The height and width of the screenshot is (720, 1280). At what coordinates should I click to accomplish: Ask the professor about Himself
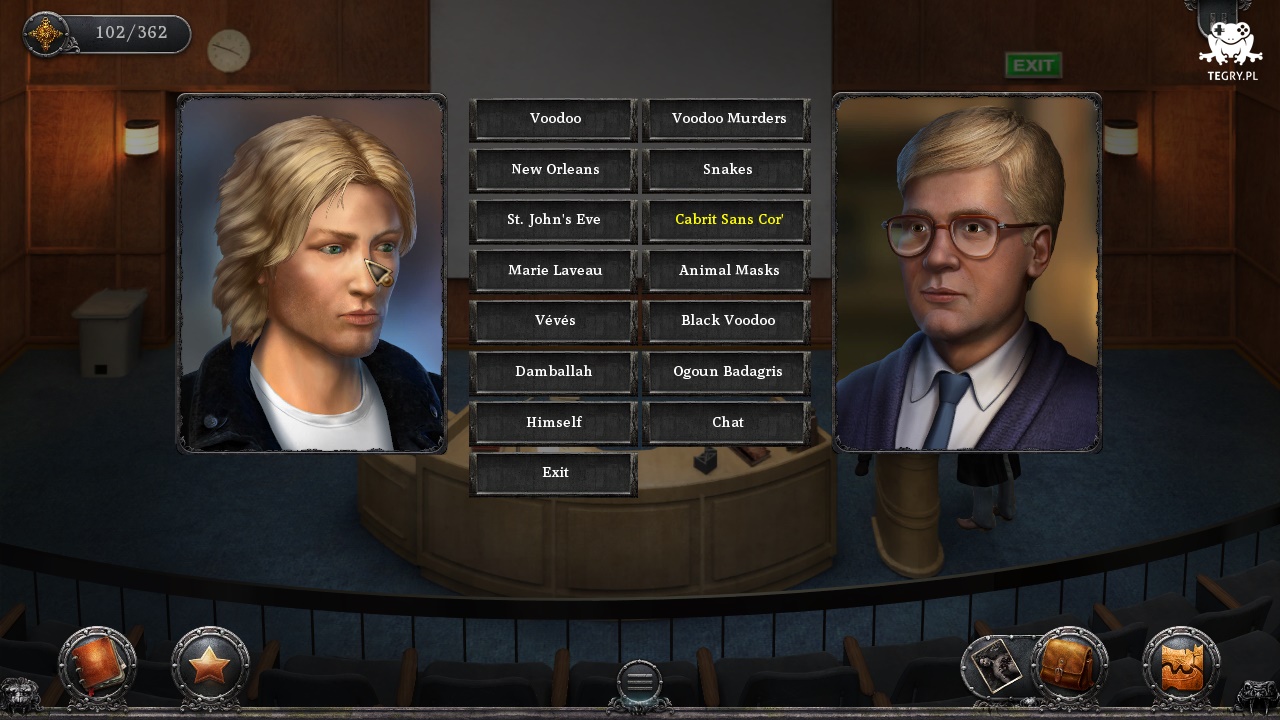coord(553,423)
